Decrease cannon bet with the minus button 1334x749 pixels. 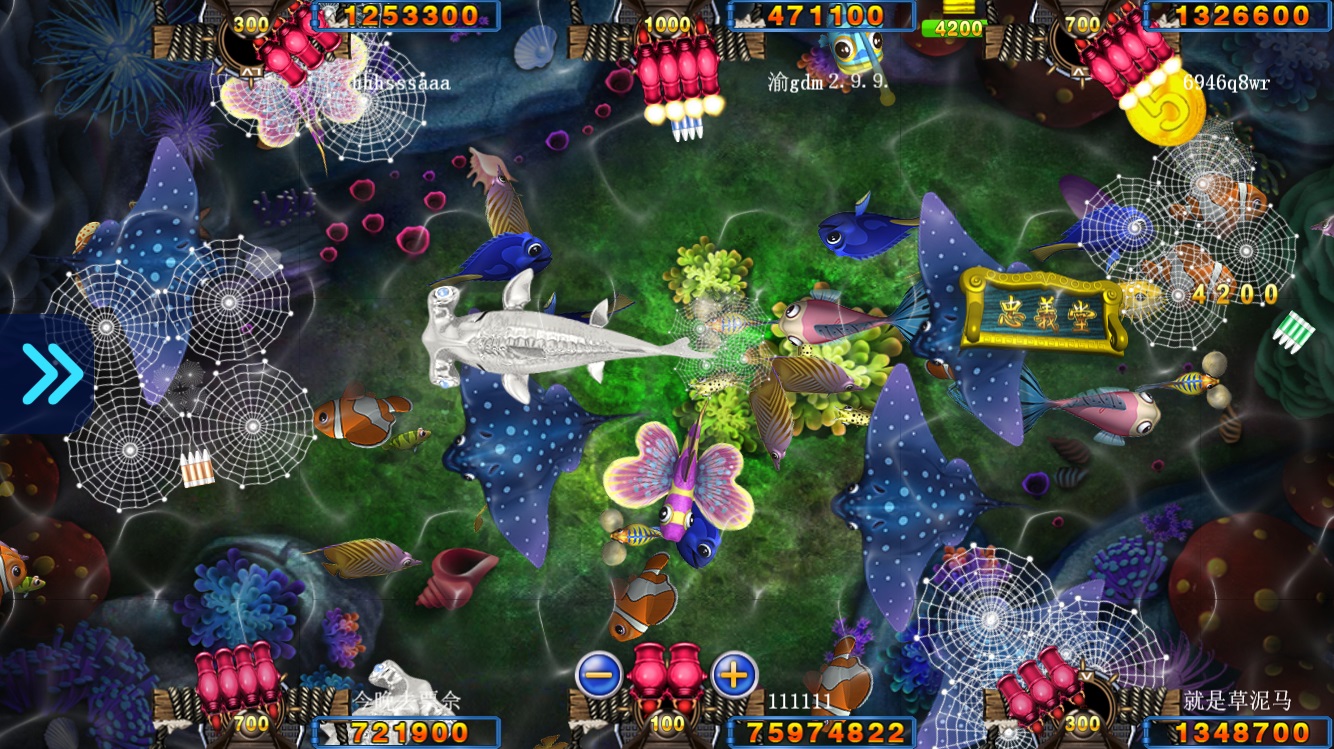tap(599, 675)
